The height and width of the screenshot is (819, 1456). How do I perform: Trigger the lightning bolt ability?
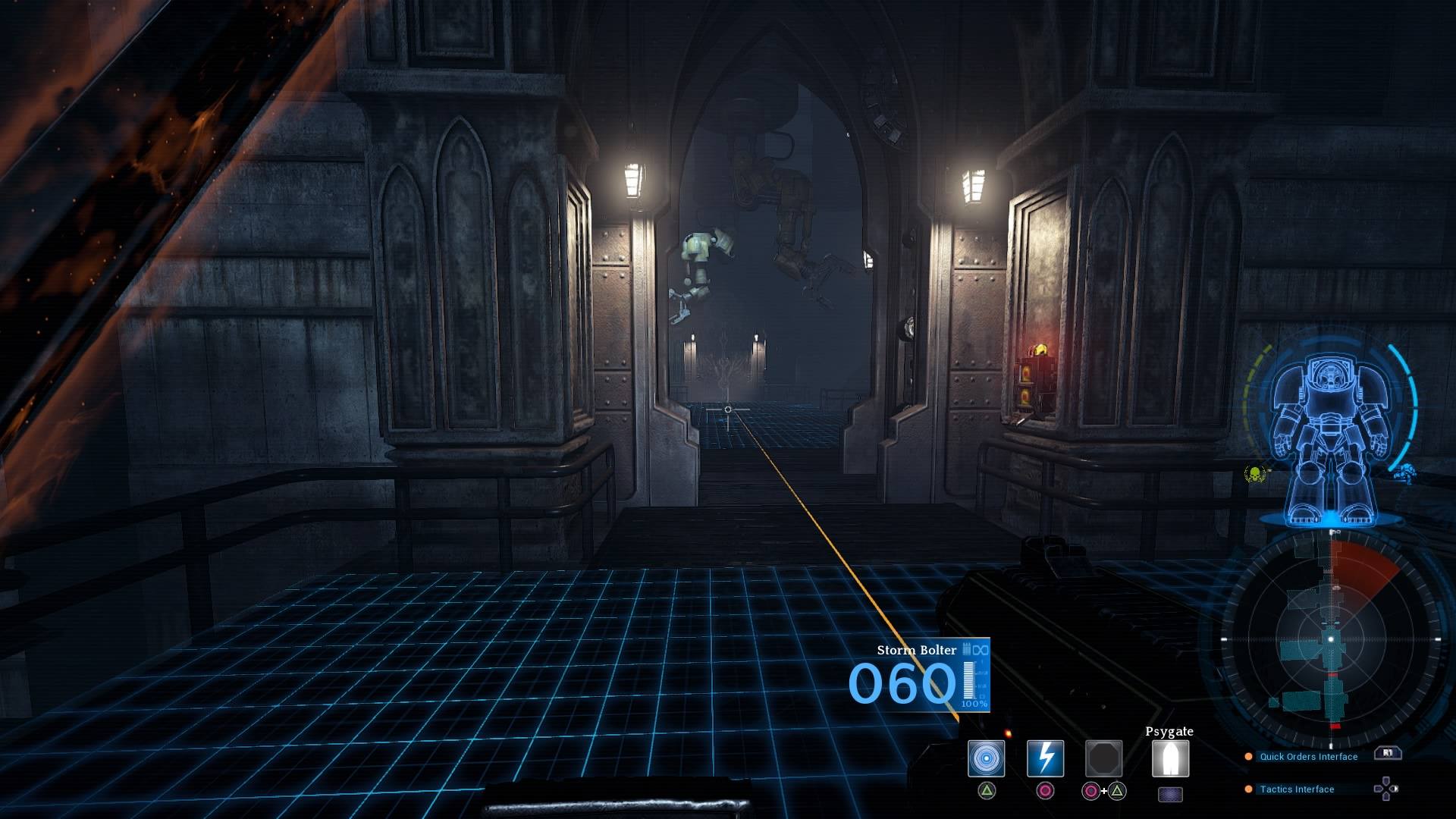coord(1045,758)
